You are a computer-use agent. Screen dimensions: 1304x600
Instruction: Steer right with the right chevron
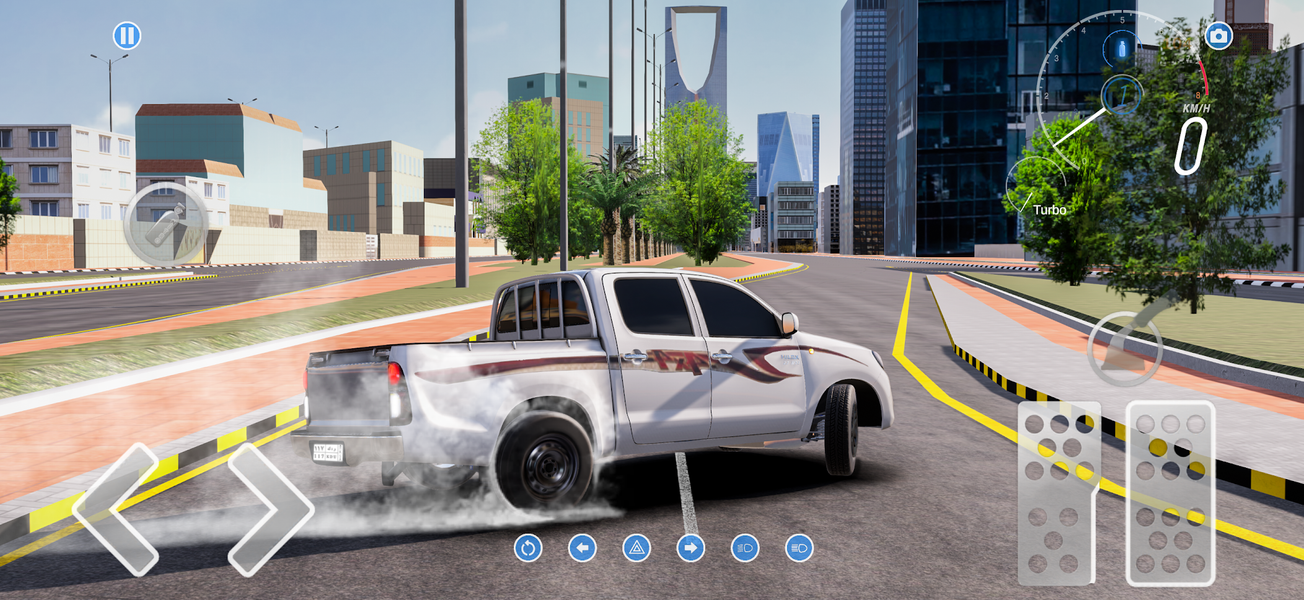pos(270,509)
